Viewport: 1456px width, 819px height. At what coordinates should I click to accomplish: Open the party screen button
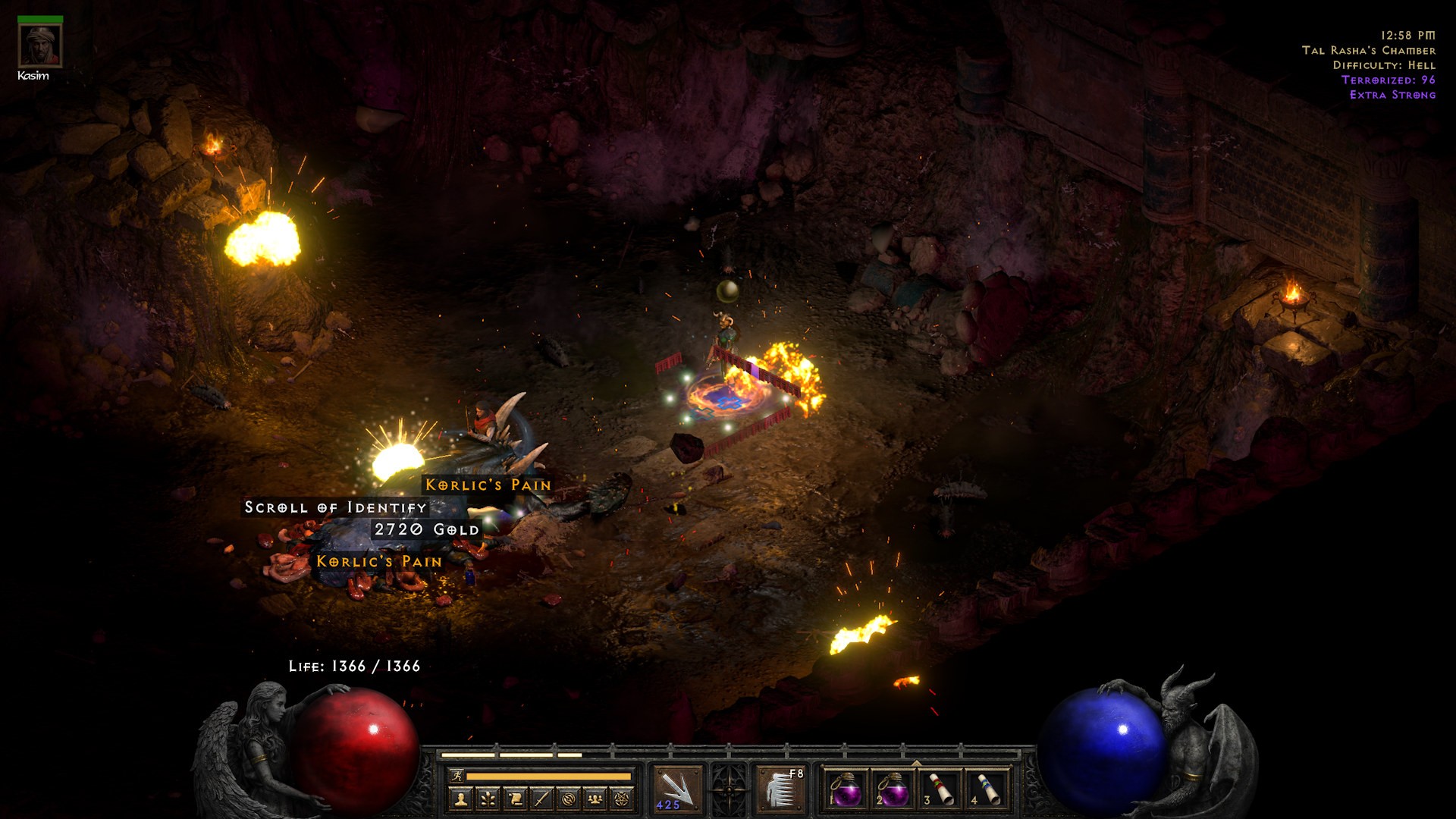pos(595,799)
